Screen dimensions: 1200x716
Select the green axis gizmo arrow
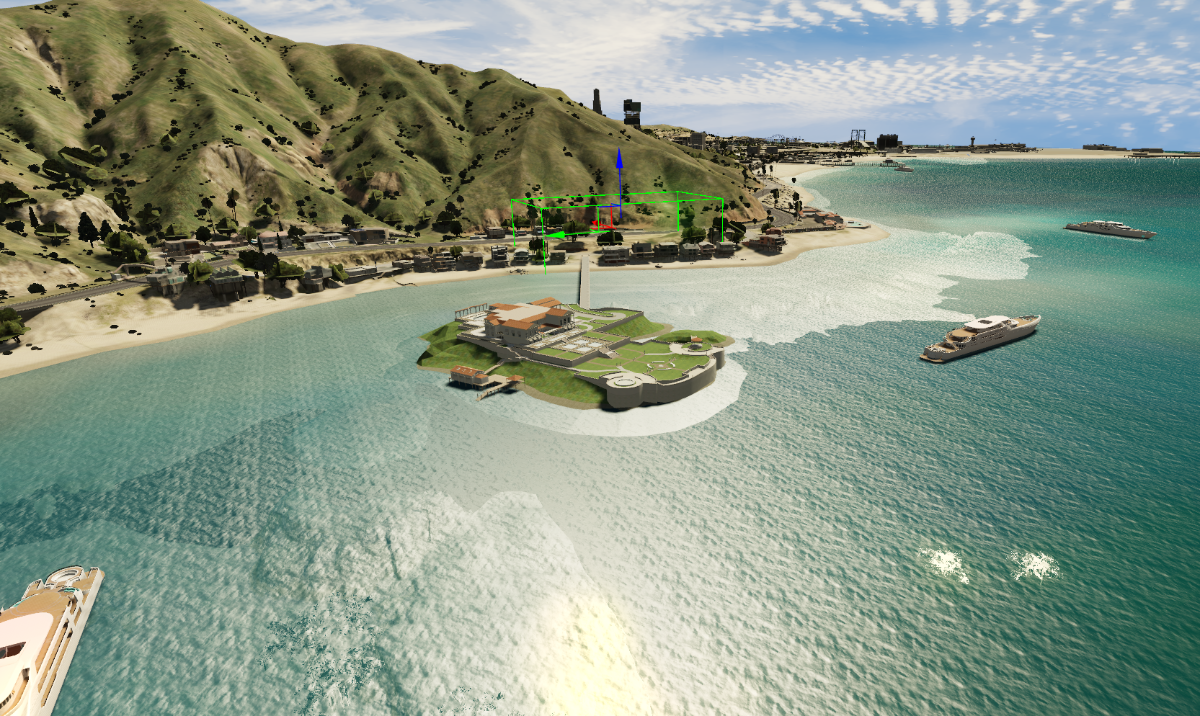[x=557, y=235]
